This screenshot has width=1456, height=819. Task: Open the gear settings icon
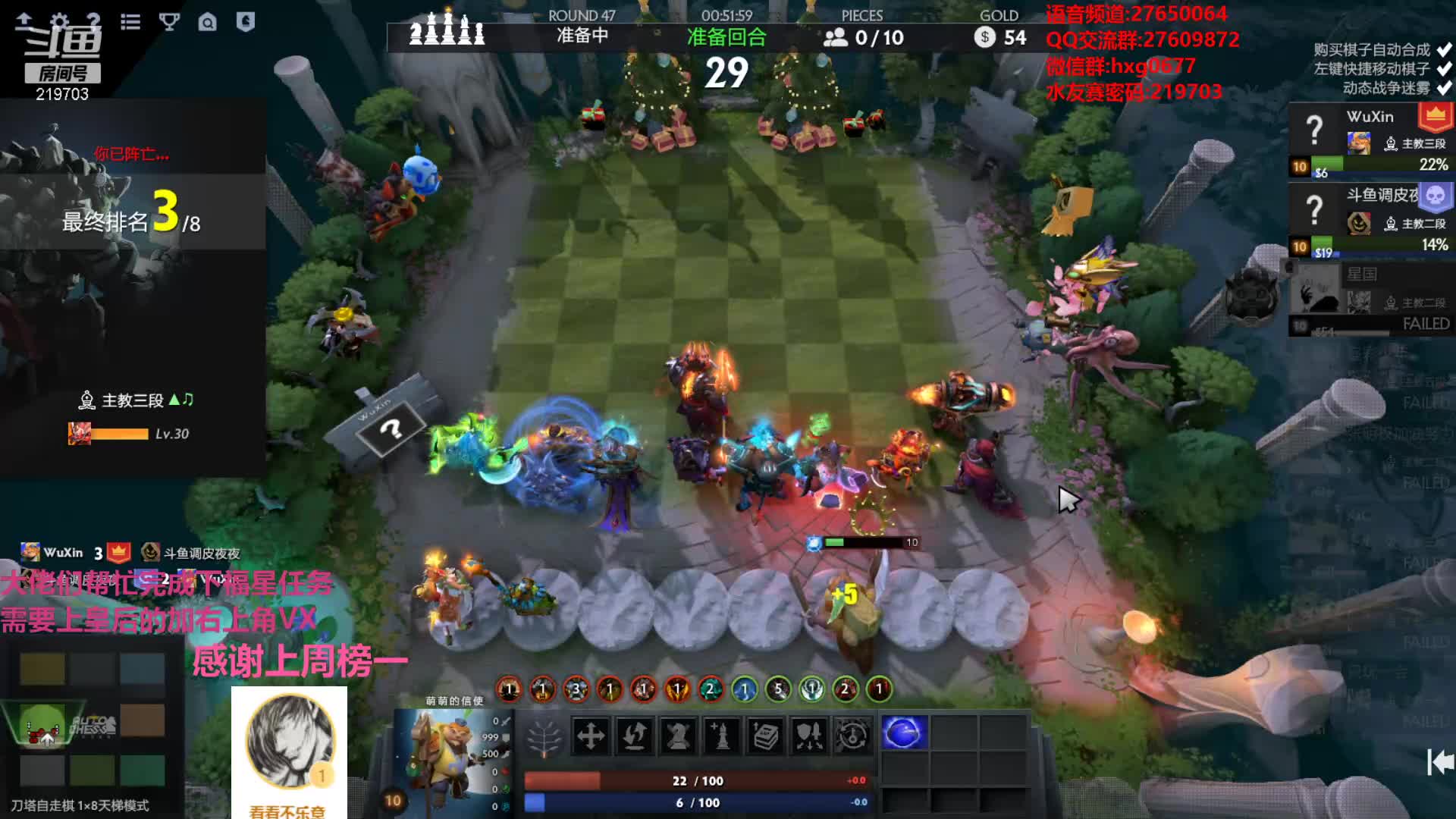point(59,21)
